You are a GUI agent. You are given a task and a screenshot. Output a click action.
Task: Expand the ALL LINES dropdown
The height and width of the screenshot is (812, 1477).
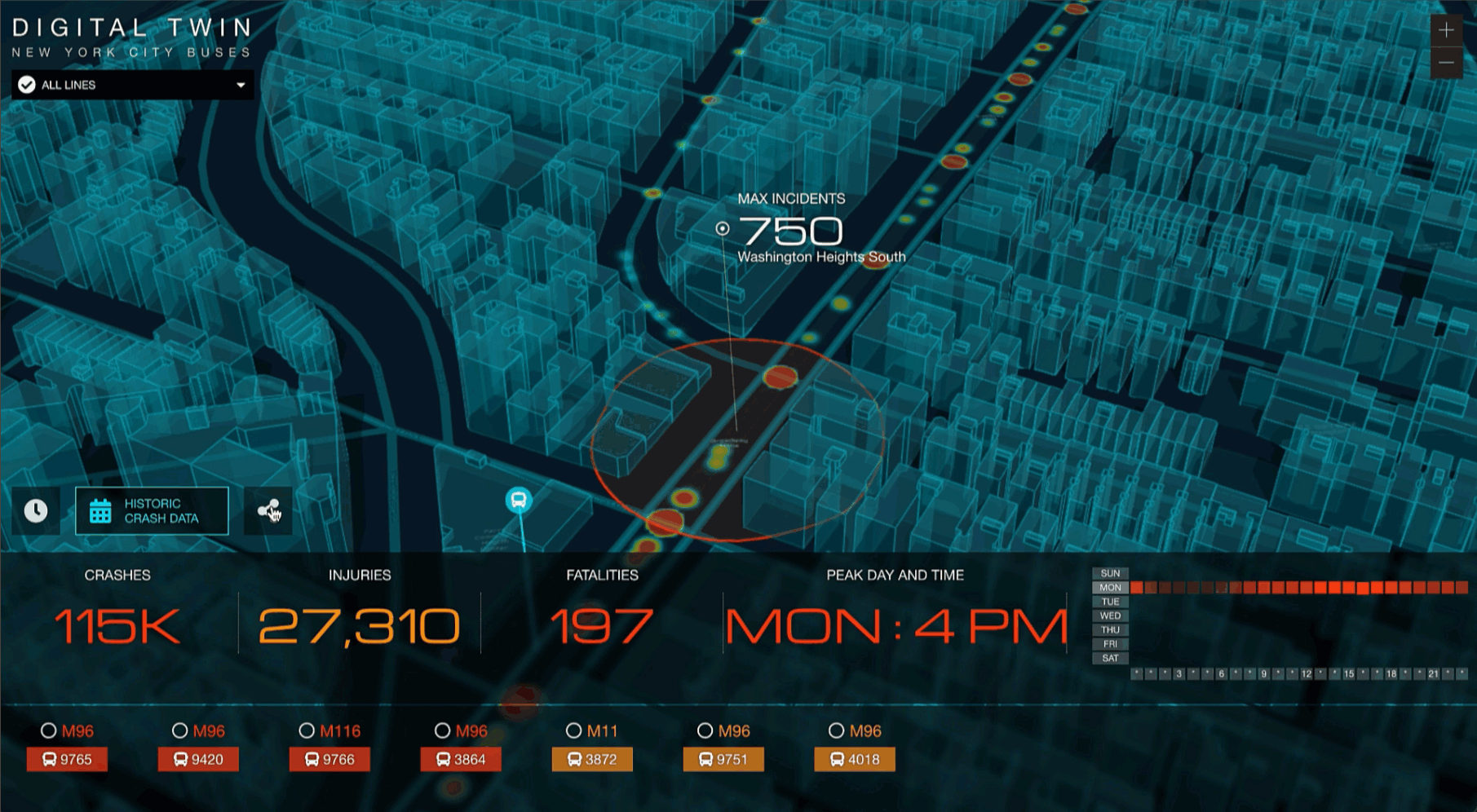(239, 84)
